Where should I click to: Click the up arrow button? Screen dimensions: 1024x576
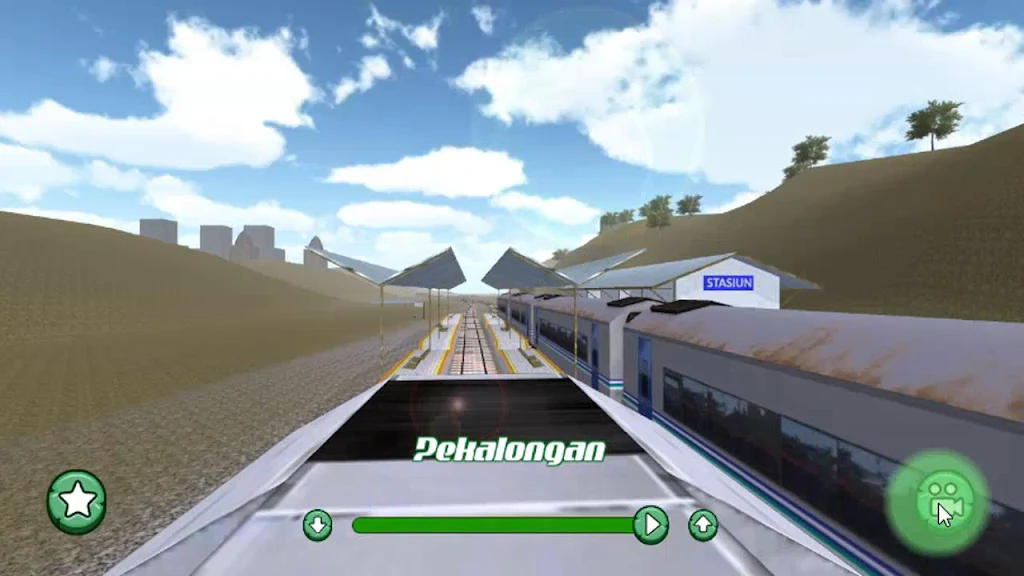click(x=703, y=524)
